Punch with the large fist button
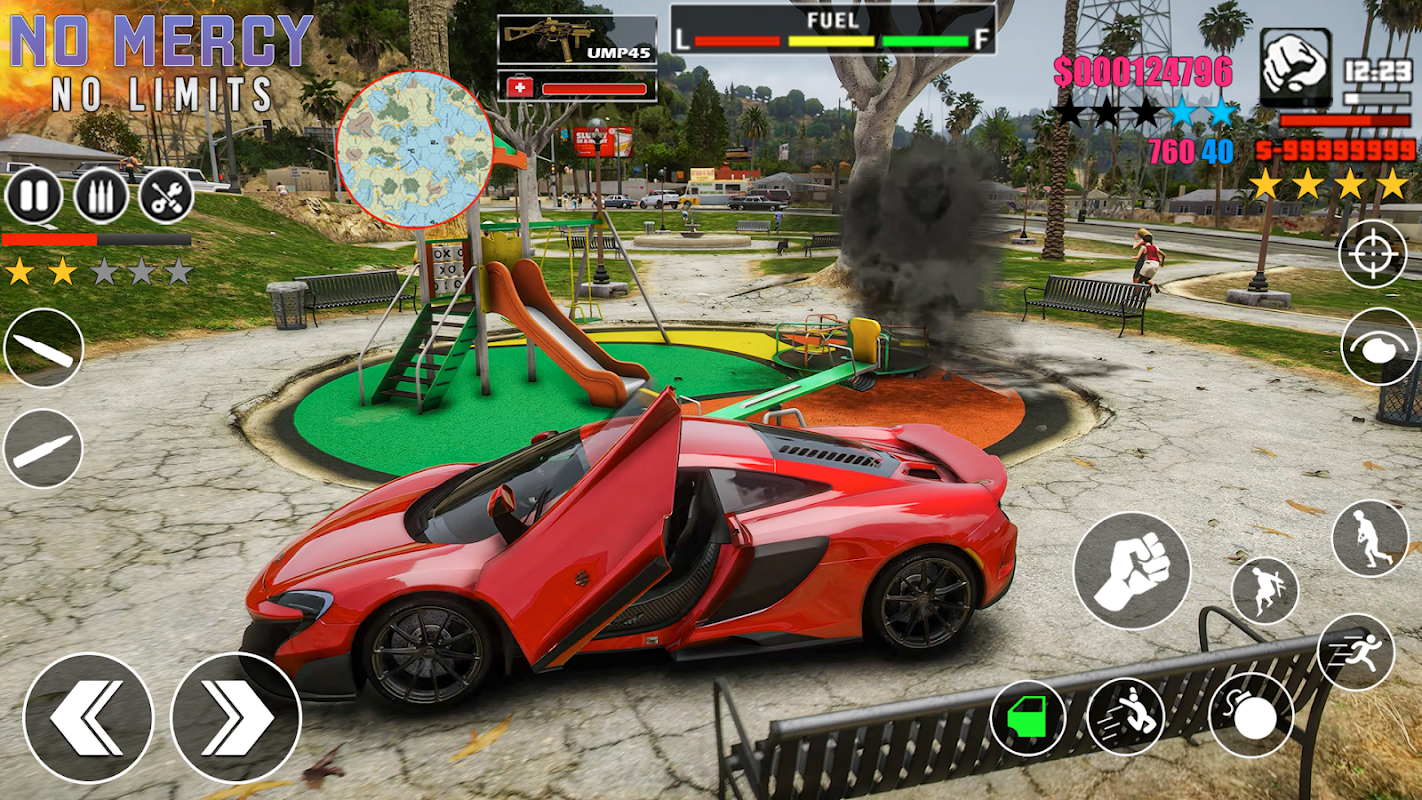The height and width of the screenshot is (800, 1422). pos(1132,571)
